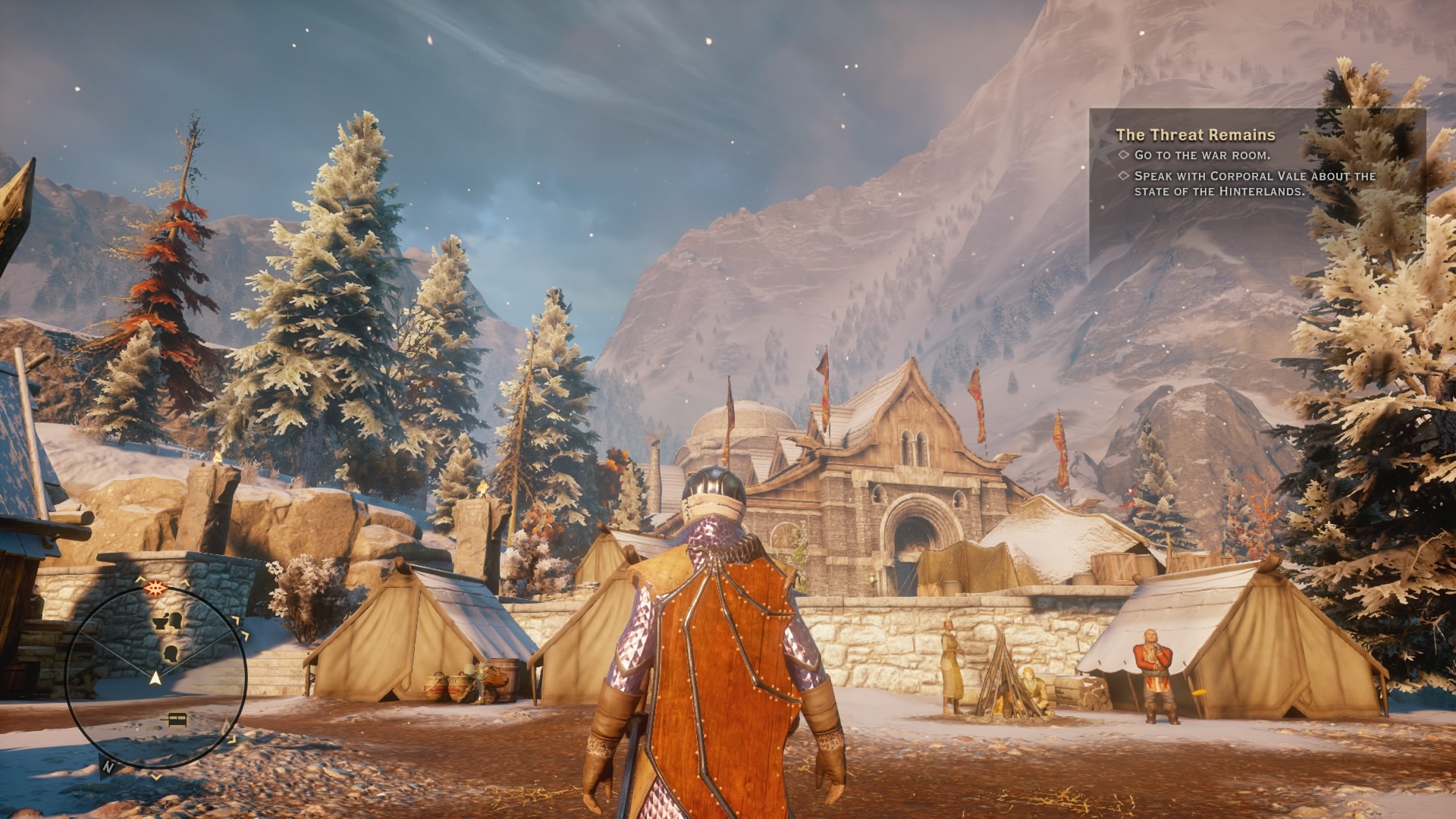
Task: Click the merchant table marker on radar
Action: (x=177, y=718)
